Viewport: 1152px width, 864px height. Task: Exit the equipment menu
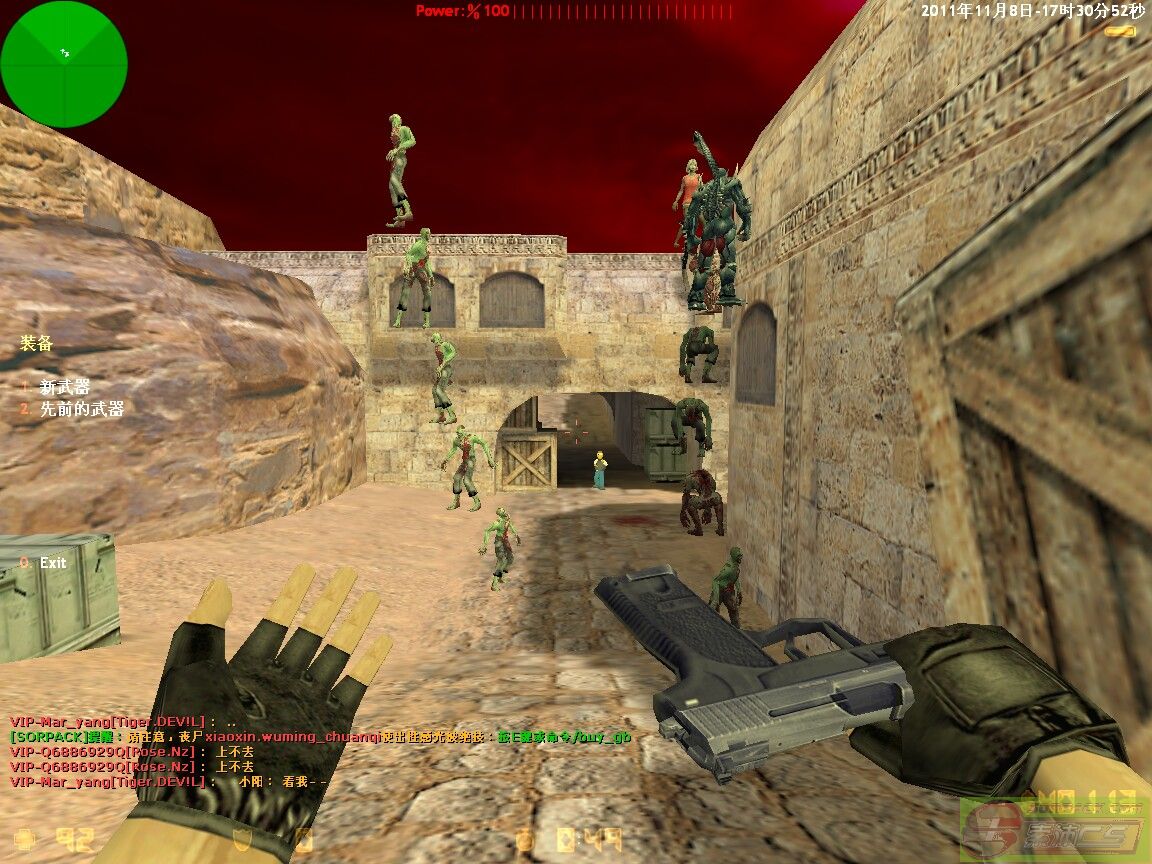(x=52, y=563)
